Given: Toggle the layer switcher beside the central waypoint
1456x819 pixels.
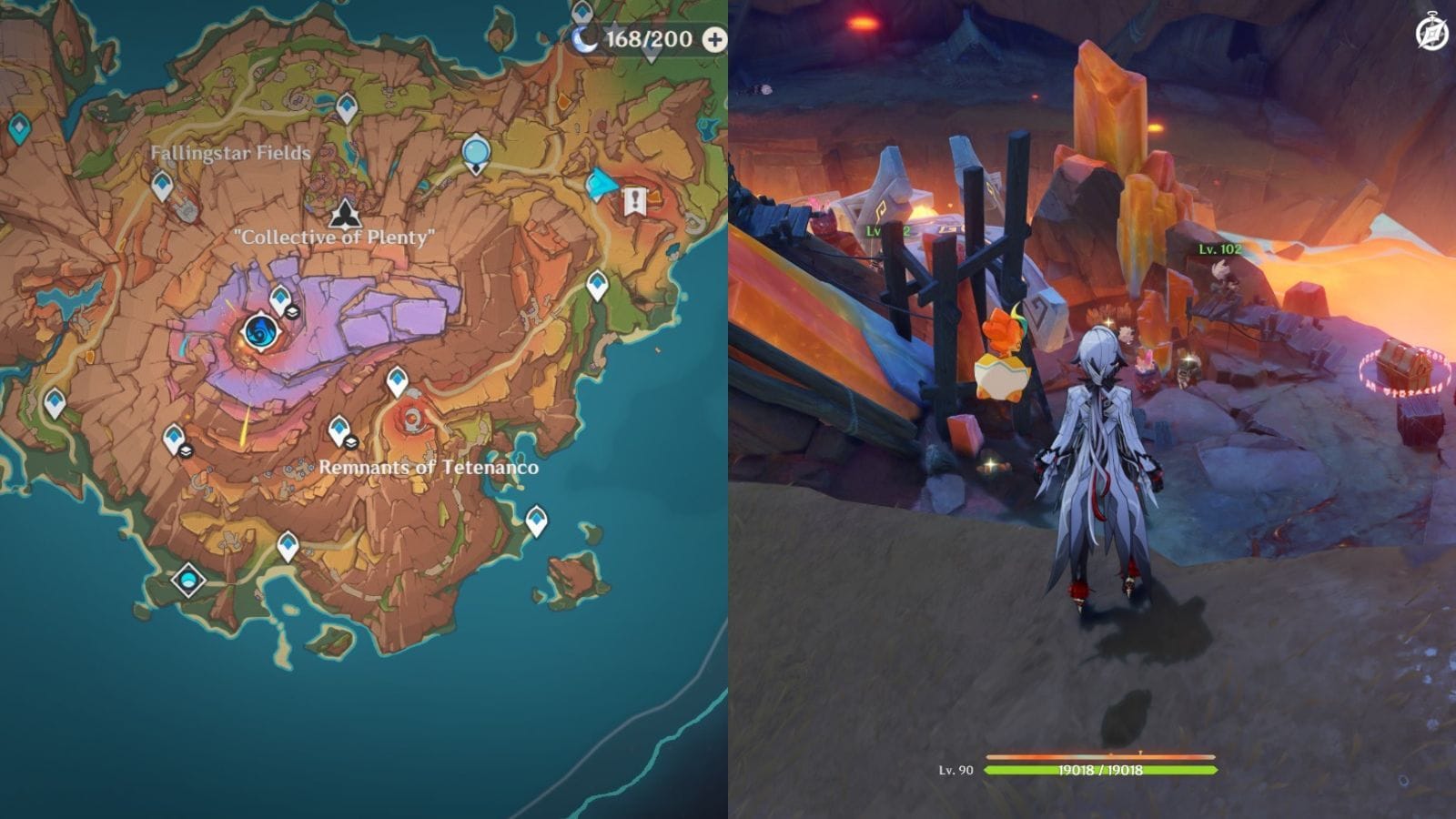Looking at the screenshot, I should (292, 312).
